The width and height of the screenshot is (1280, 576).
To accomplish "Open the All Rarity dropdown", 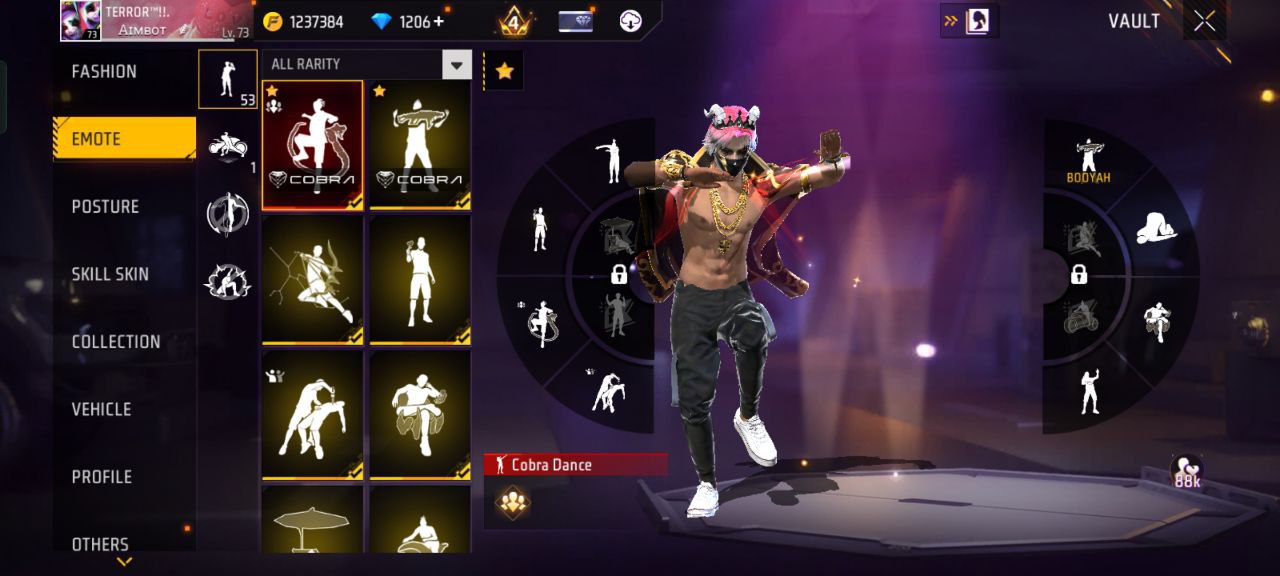I will click(366, 64).
